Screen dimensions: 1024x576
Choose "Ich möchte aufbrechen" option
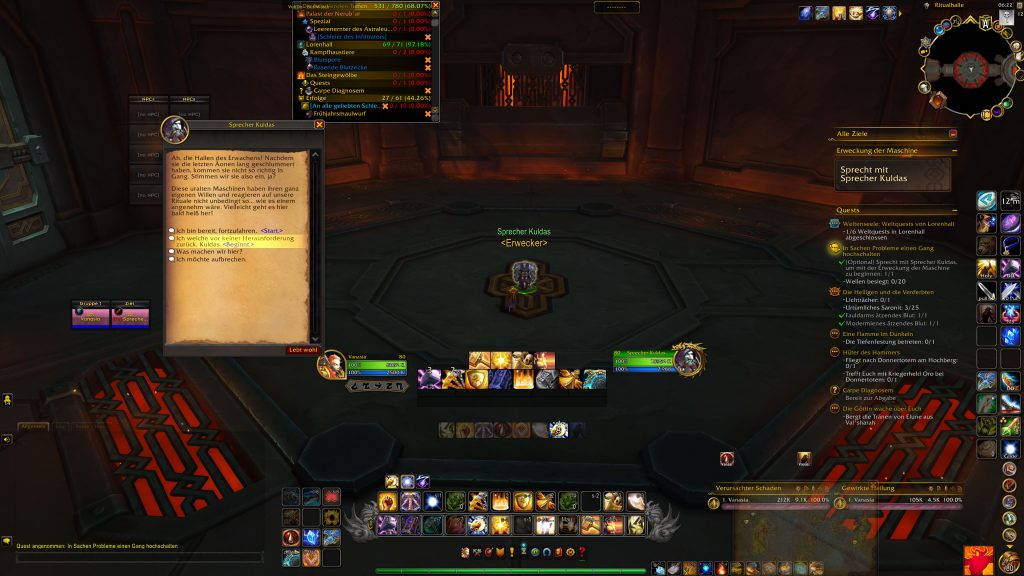210,259
